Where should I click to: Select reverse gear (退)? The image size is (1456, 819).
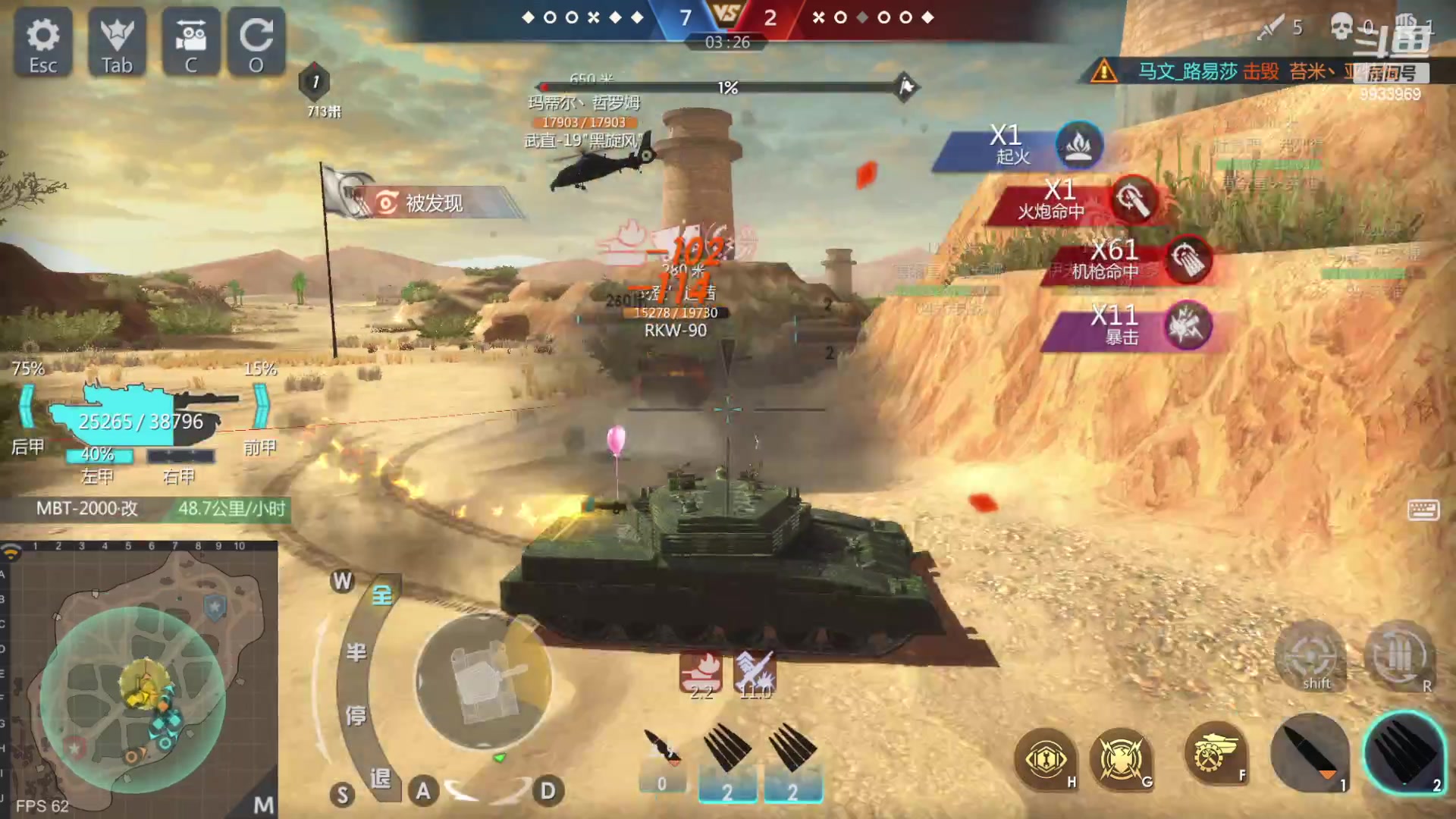coord(380,778)
